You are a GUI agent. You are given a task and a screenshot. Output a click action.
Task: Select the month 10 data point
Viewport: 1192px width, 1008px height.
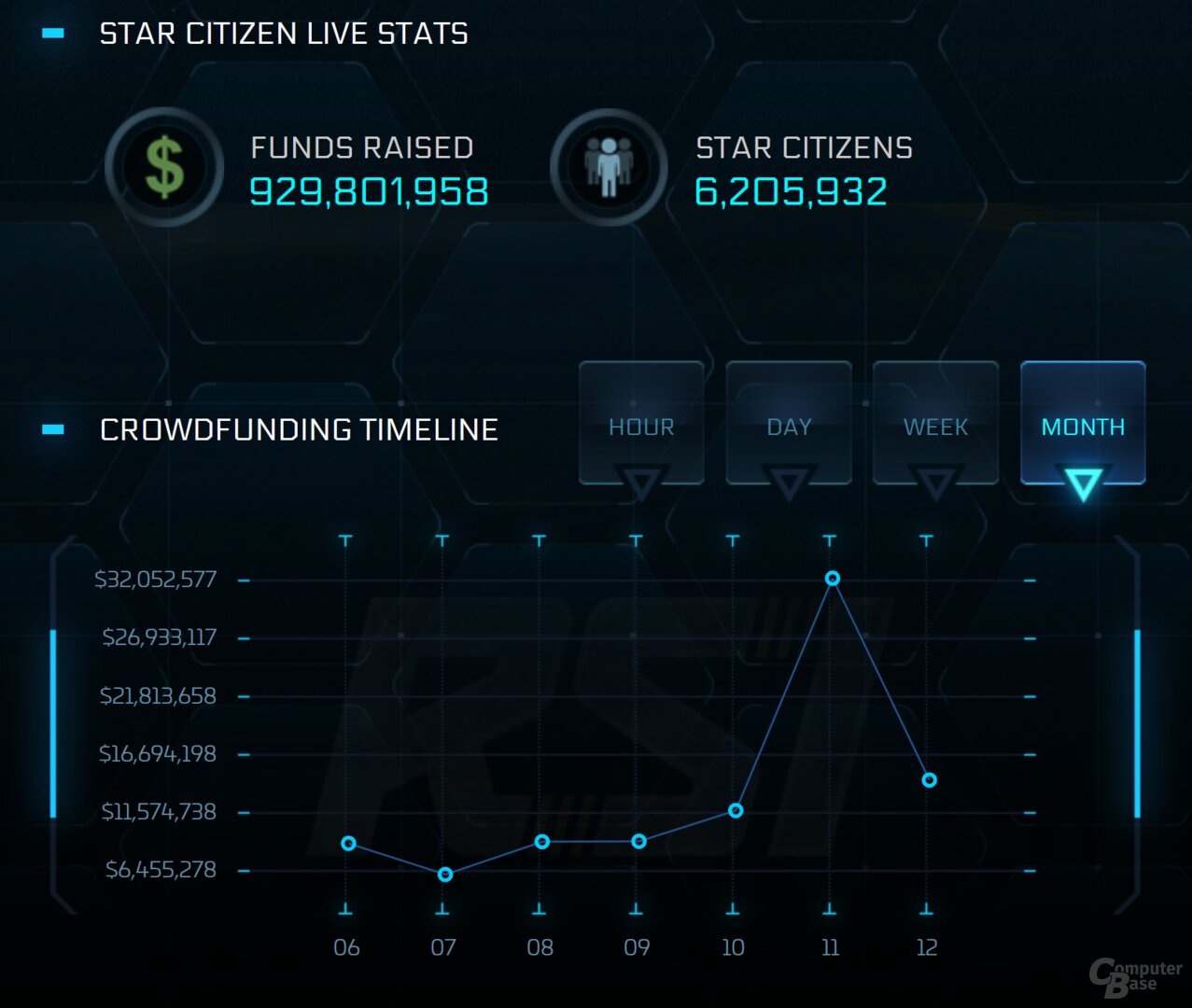pos(736,810)
